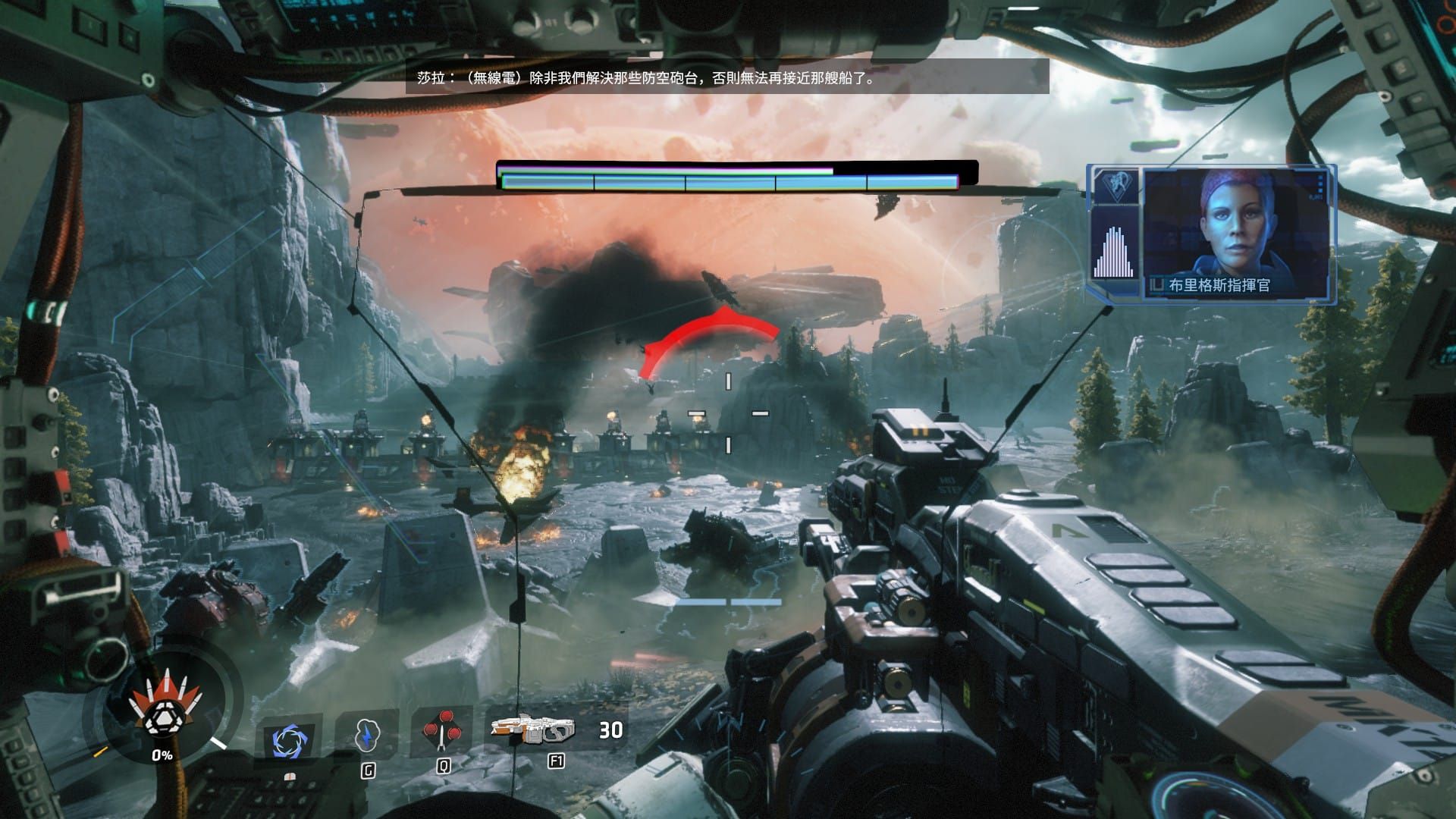Trigger the rocket salvo ordnance icon
Image resolution: width=1456 pixels, height=819 pixels.
pyautogui.click(x=442, y=730)
